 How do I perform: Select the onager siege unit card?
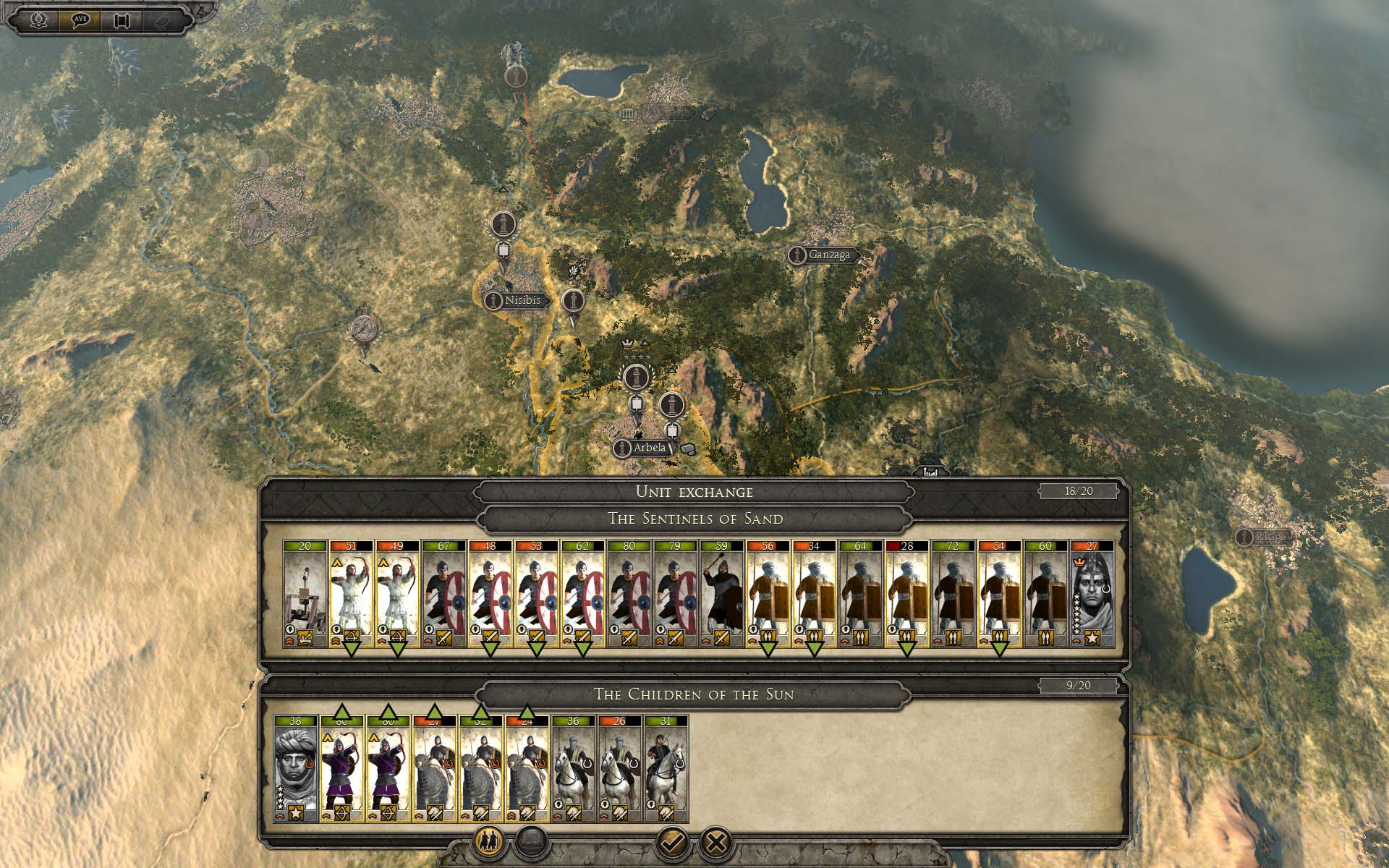pyautogui.click(x=305, y=595)
